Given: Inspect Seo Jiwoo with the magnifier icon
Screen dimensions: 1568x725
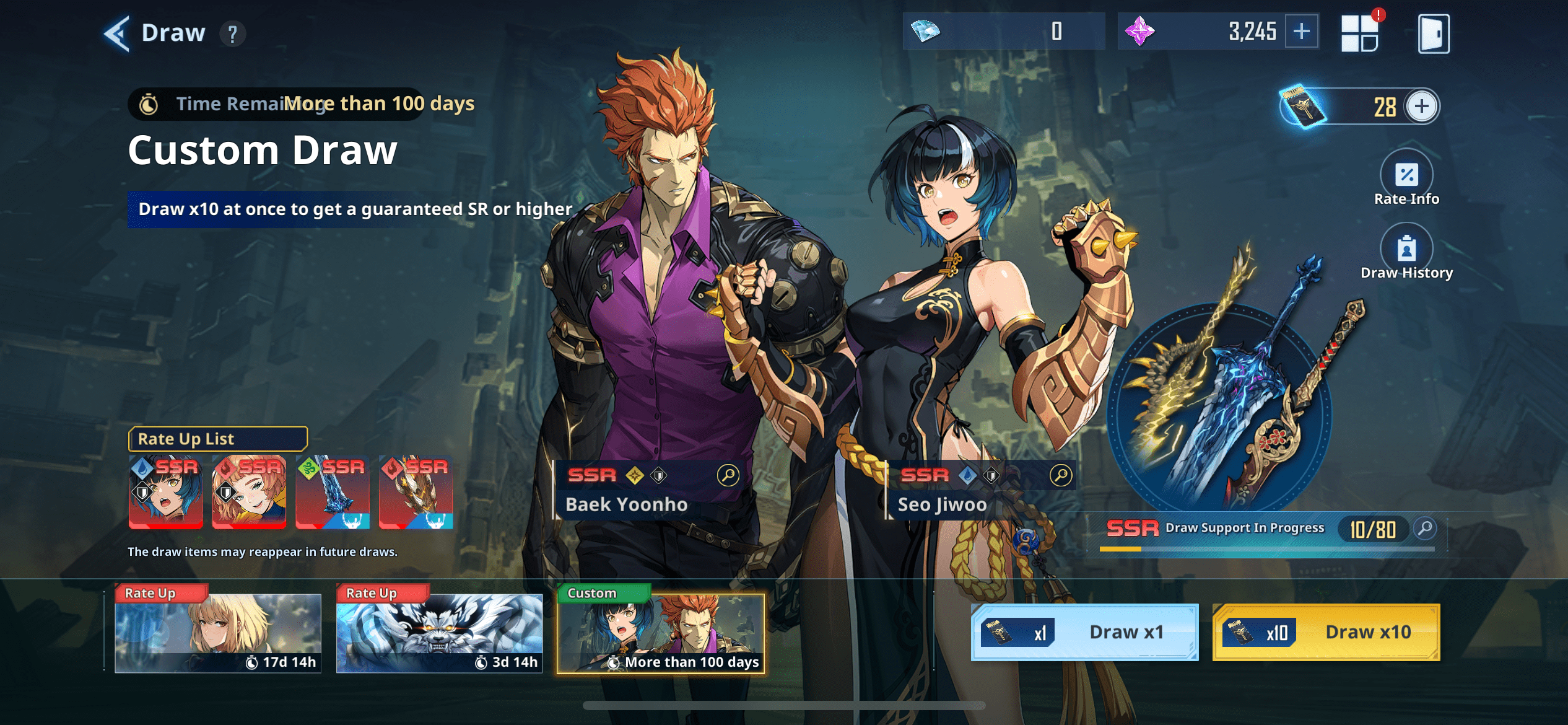Looking at the screenshot, I should coord(1062,476).
